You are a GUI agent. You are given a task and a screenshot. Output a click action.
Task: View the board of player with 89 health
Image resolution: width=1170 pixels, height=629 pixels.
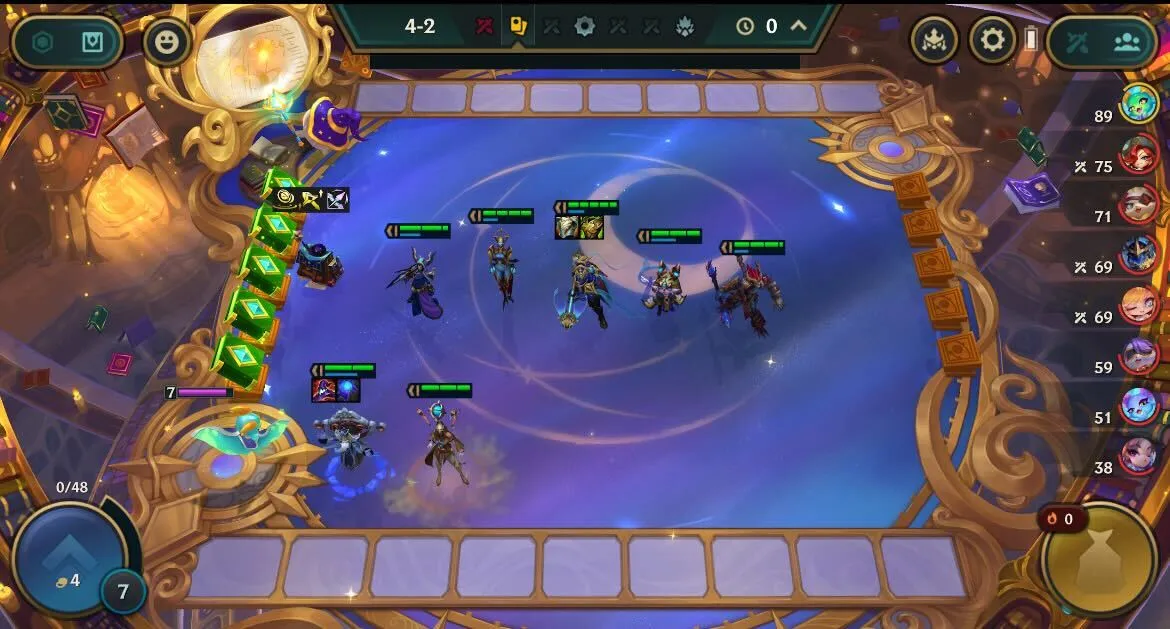(x=1138, y=104)
